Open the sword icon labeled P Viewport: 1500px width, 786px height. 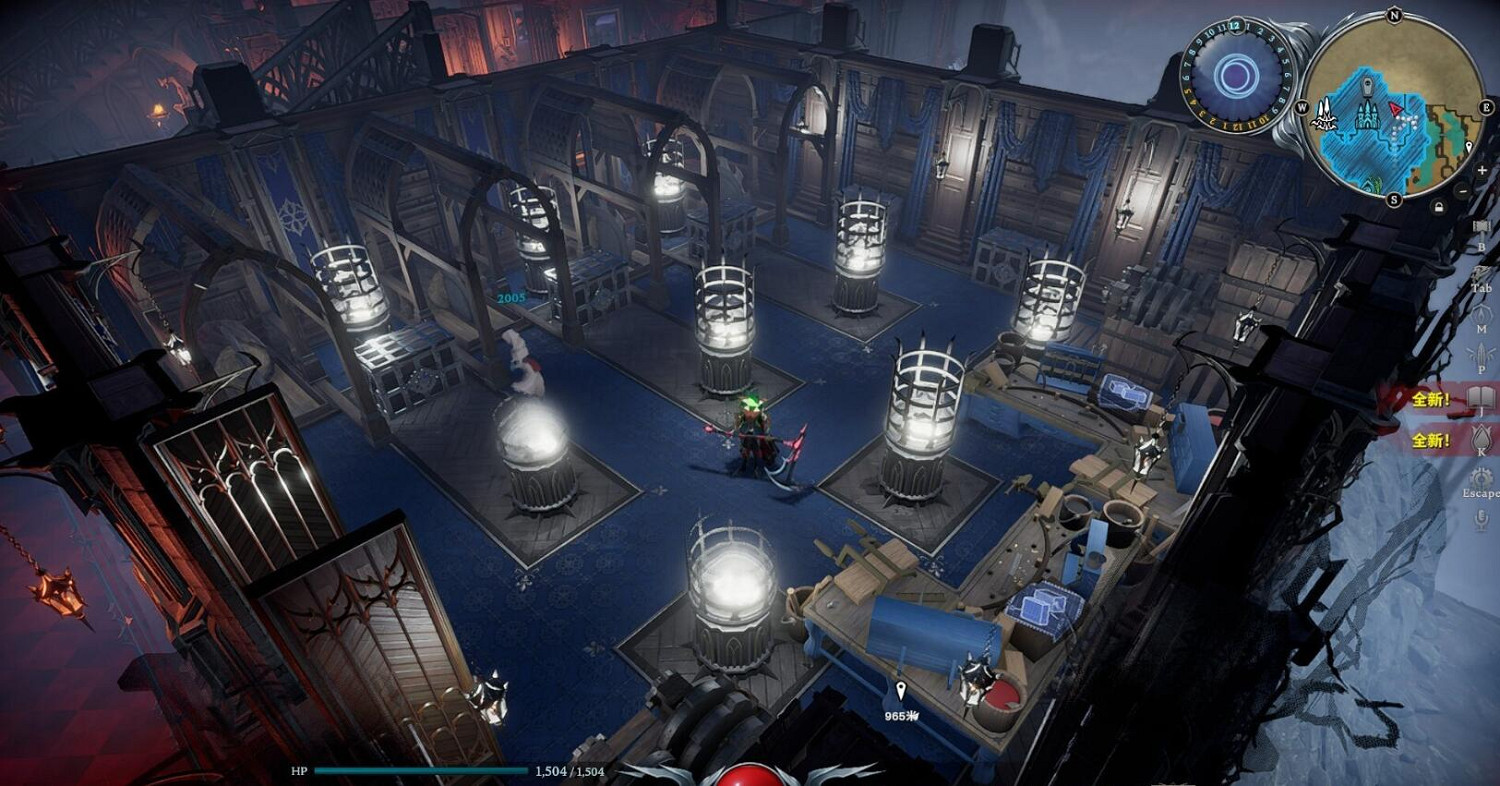1481,355
